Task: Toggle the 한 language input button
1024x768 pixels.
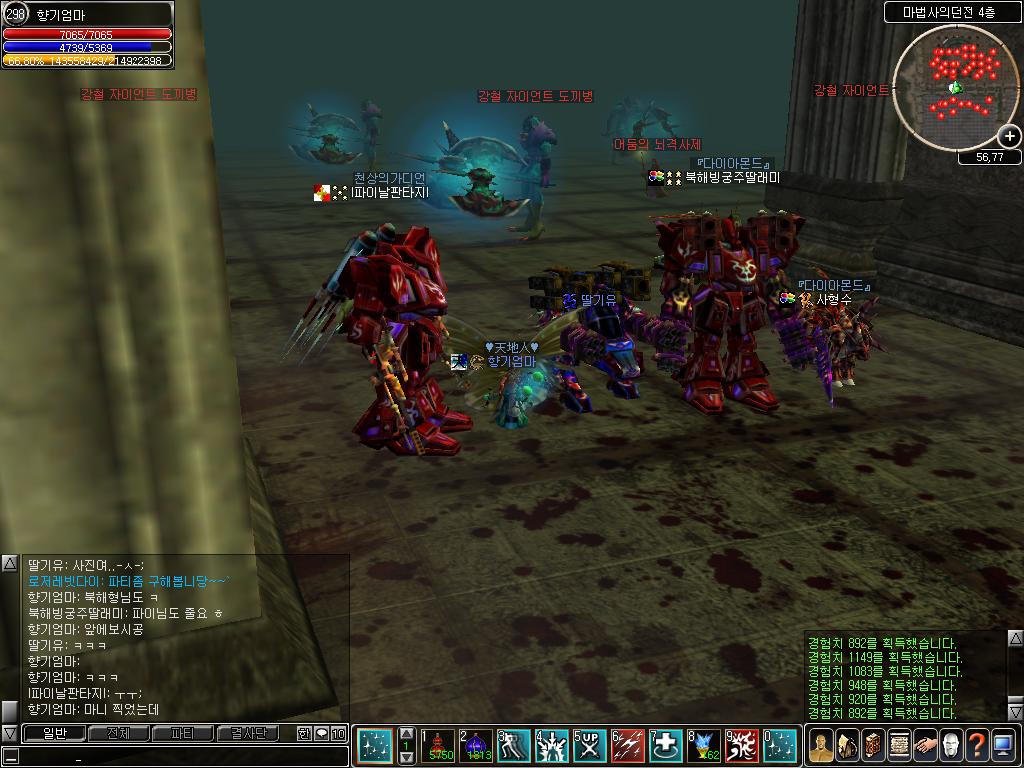Action: (x=304, y=733)
